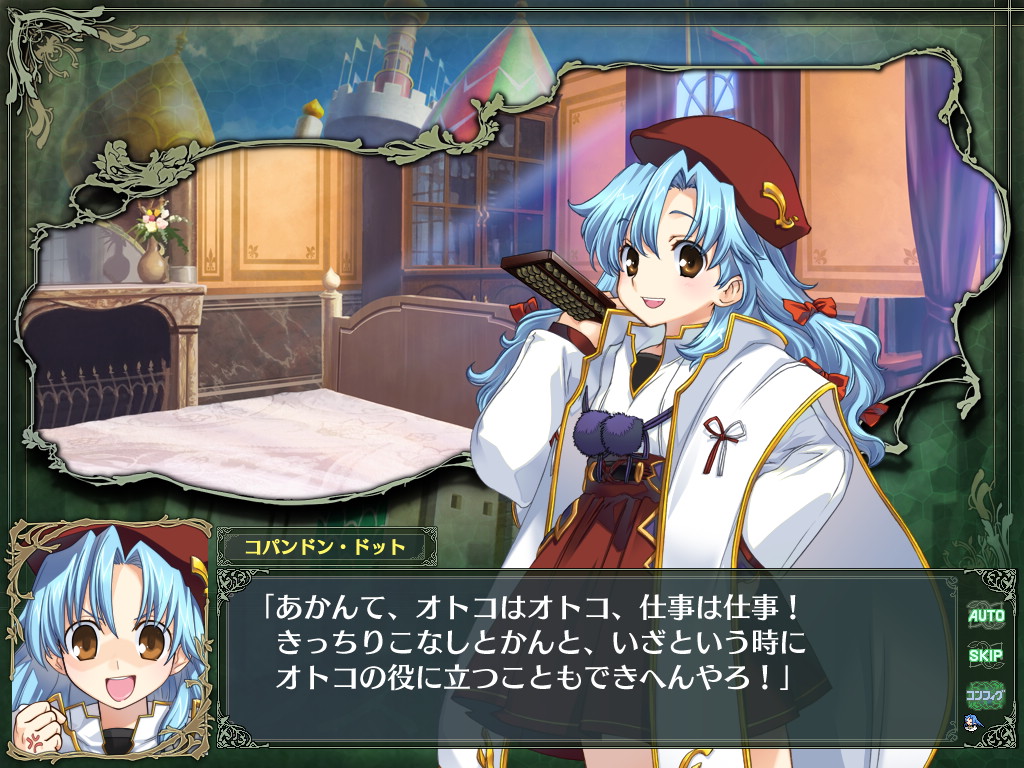The image size is (1024, 768).
Task: Click the small blue-haired chibi icon
Action: [970, 722]
